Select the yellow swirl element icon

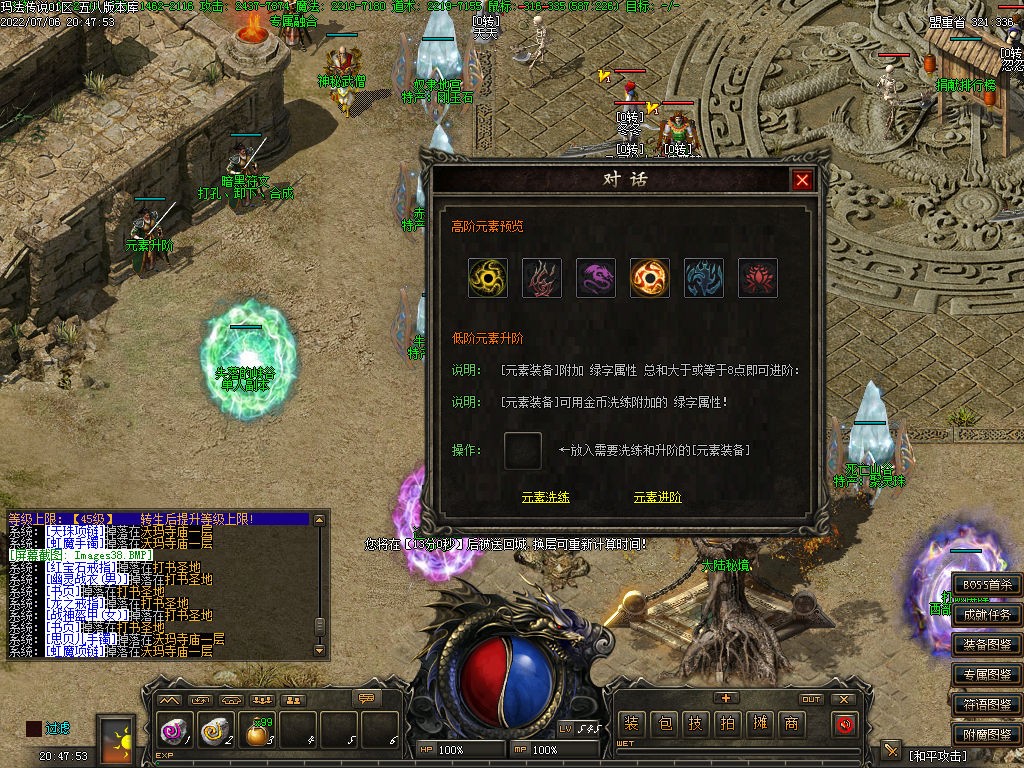(x=488, y=278)
